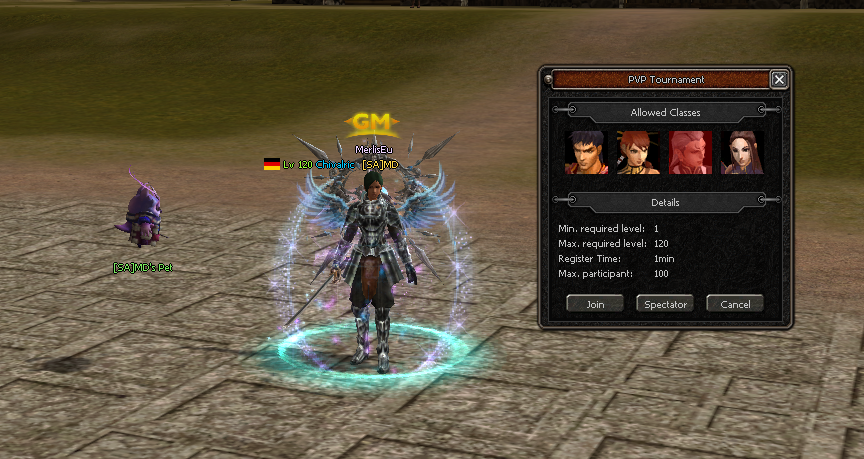Select the dark-haired male warrior portrait
The image size is (864, 459).
(x=586, y=153)
